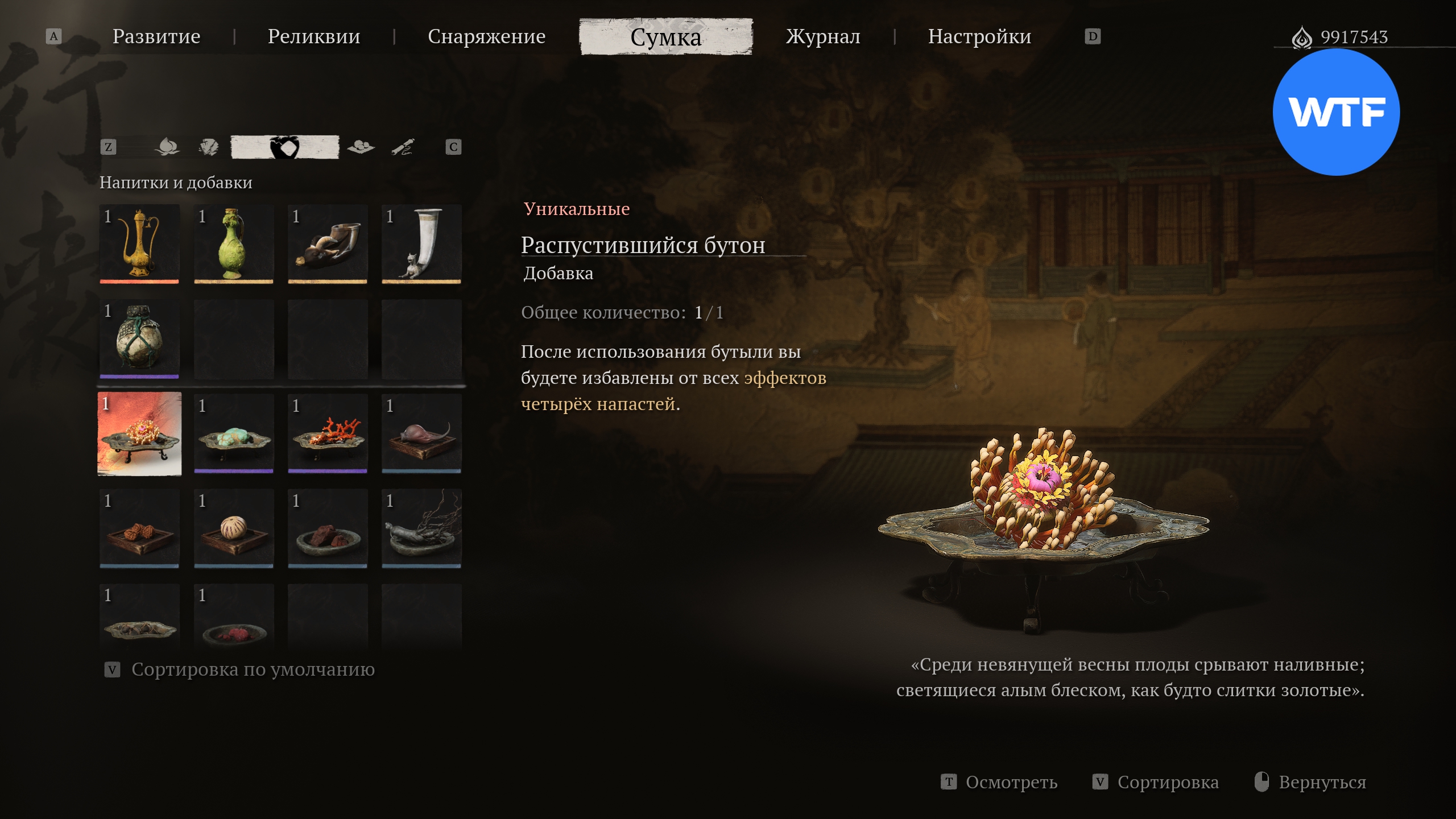Image resolution: width=1456 pixels, height=819 pixels.
Task: Choose the walnut tray soak slot
Action: point(139,528)
